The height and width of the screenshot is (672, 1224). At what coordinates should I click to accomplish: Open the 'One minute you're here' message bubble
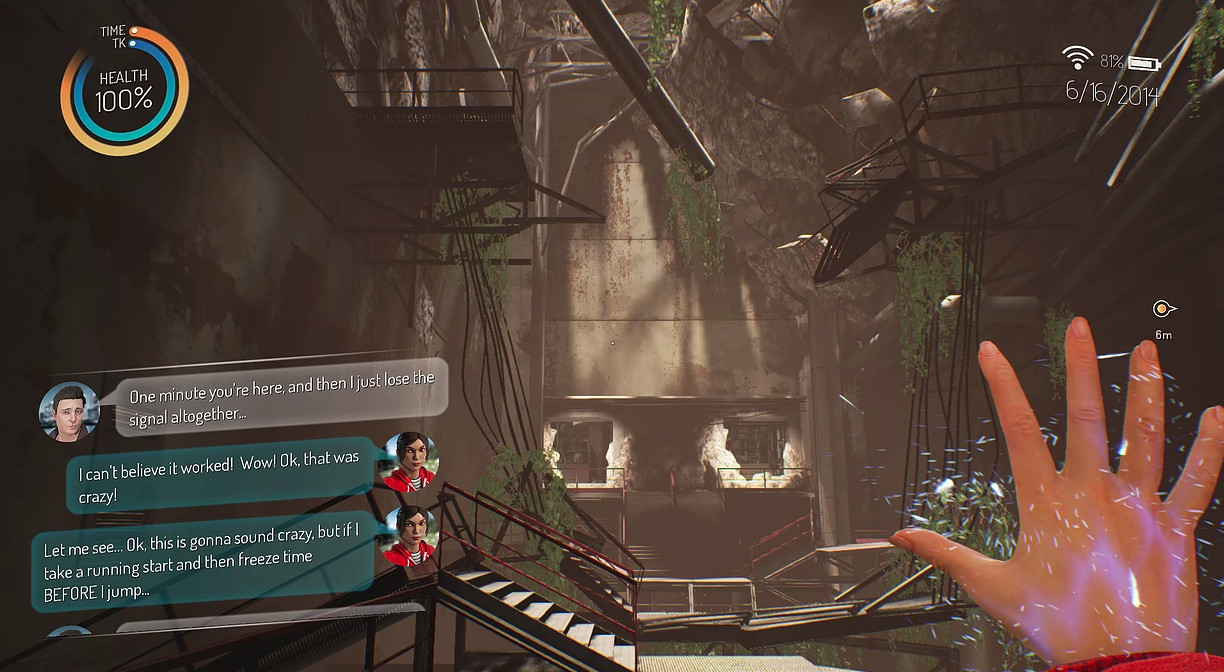282,396
